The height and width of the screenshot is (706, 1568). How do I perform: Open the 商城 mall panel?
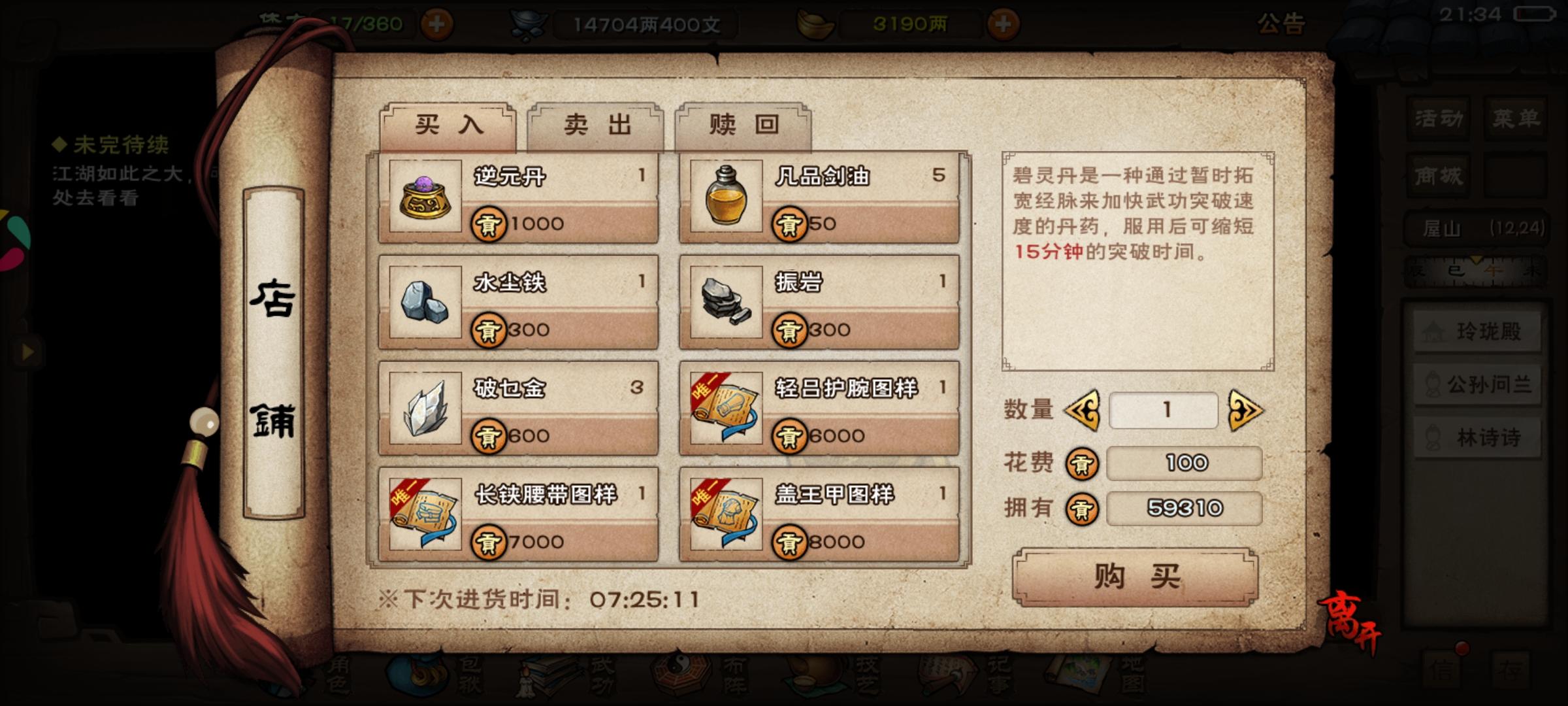(1437, 175)
